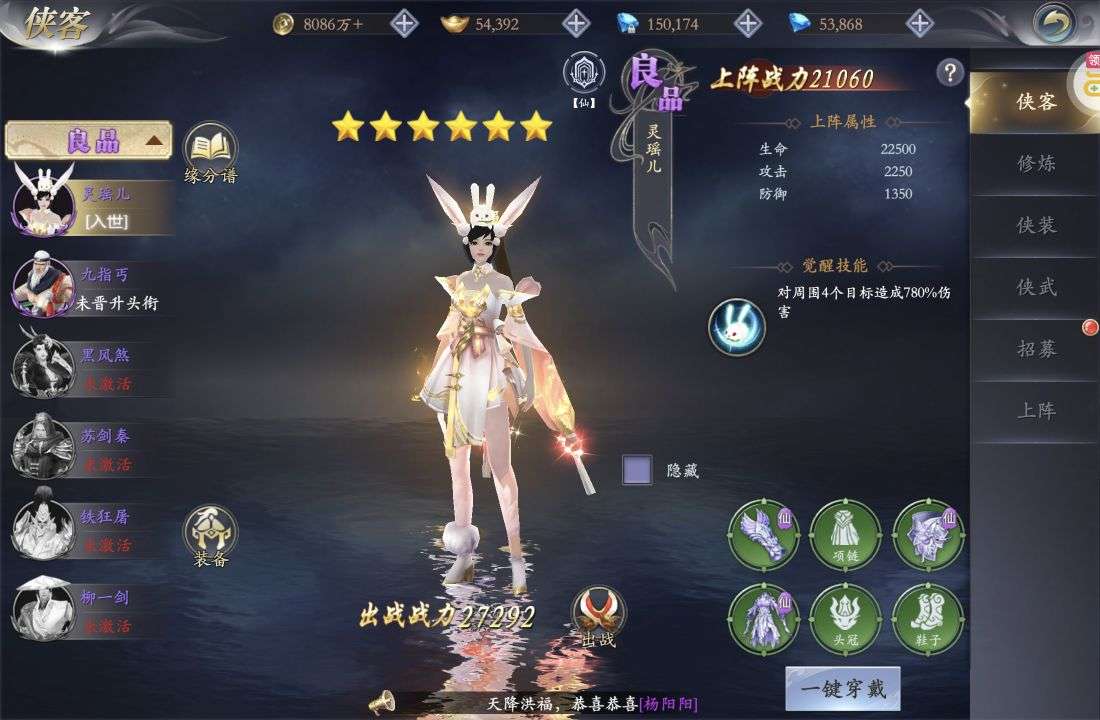Viewport: 1100px width, 720px height.
Task: Click the rabbit awakening skill icon
Action: (x=737, y=326)
